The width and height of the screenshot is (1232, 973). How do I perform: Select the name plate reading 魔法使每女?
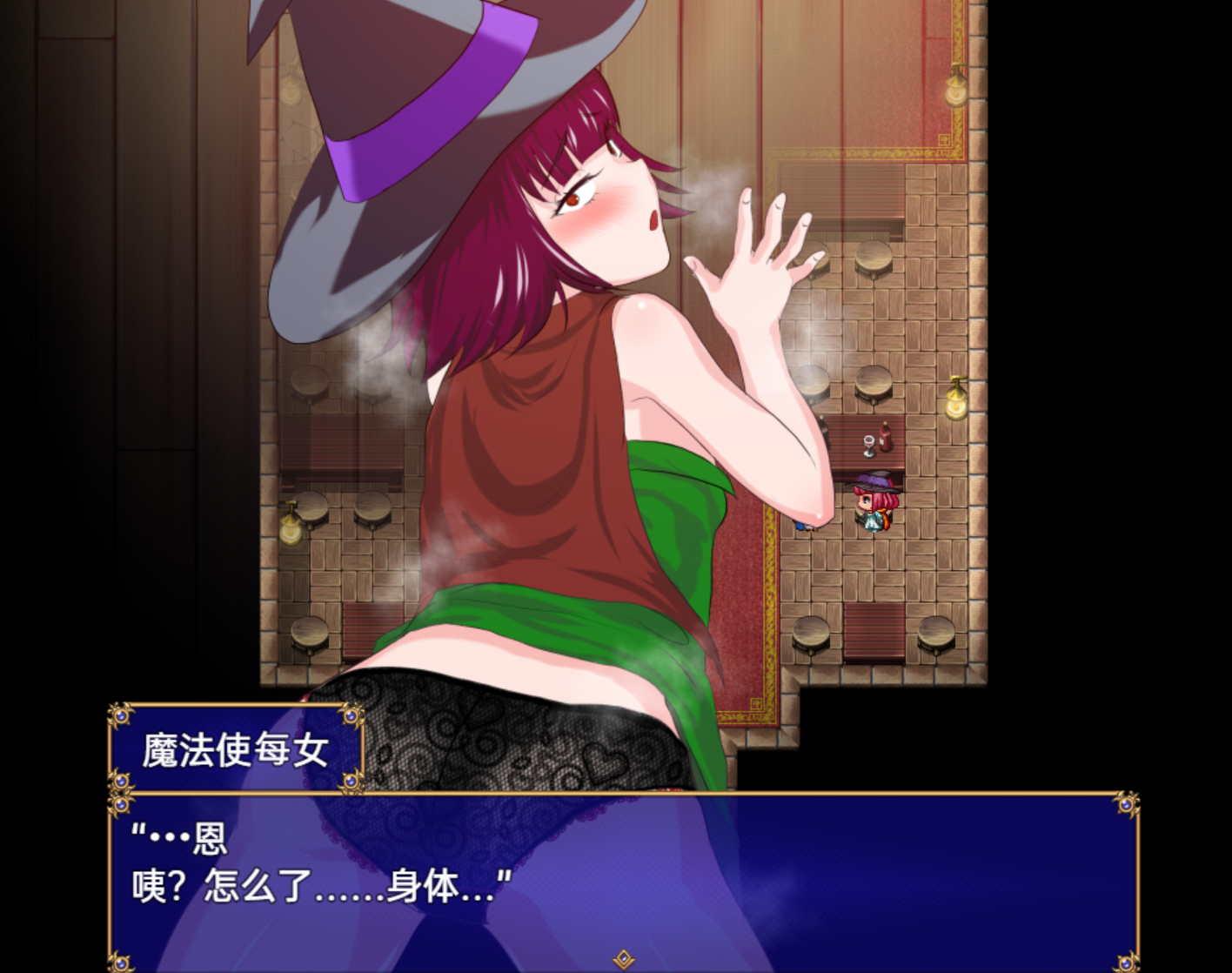(235, 748)
